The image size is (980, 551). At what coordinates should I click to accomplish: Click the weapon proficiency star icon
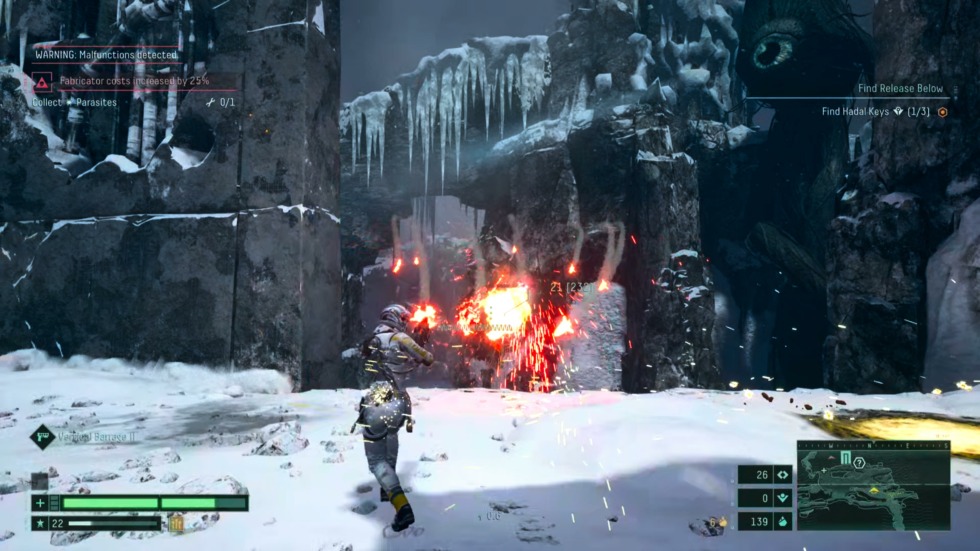(x=40, y=522)
